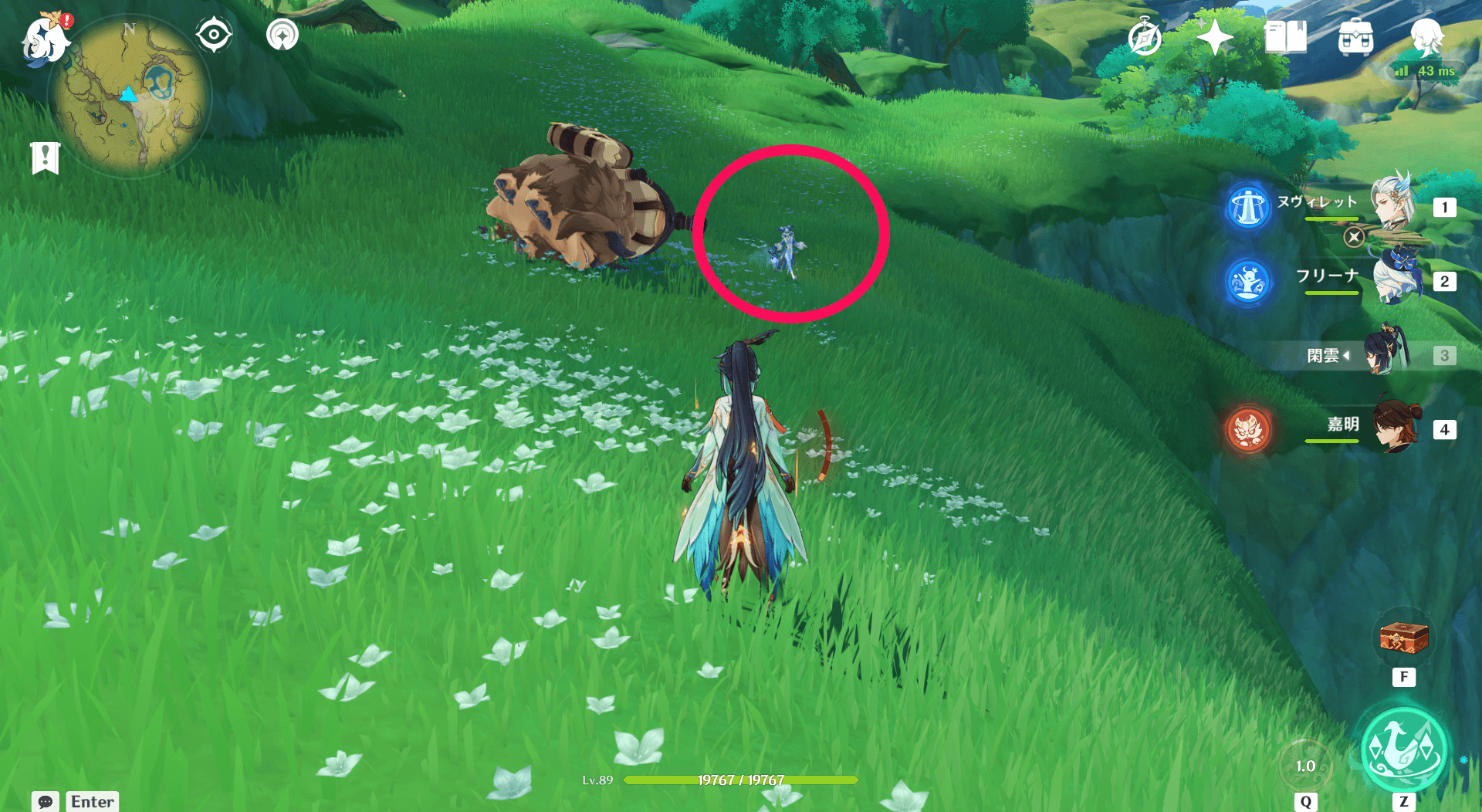
Task: Click the signal broadcast icon near the minimap
Action: tap(282, 34)
